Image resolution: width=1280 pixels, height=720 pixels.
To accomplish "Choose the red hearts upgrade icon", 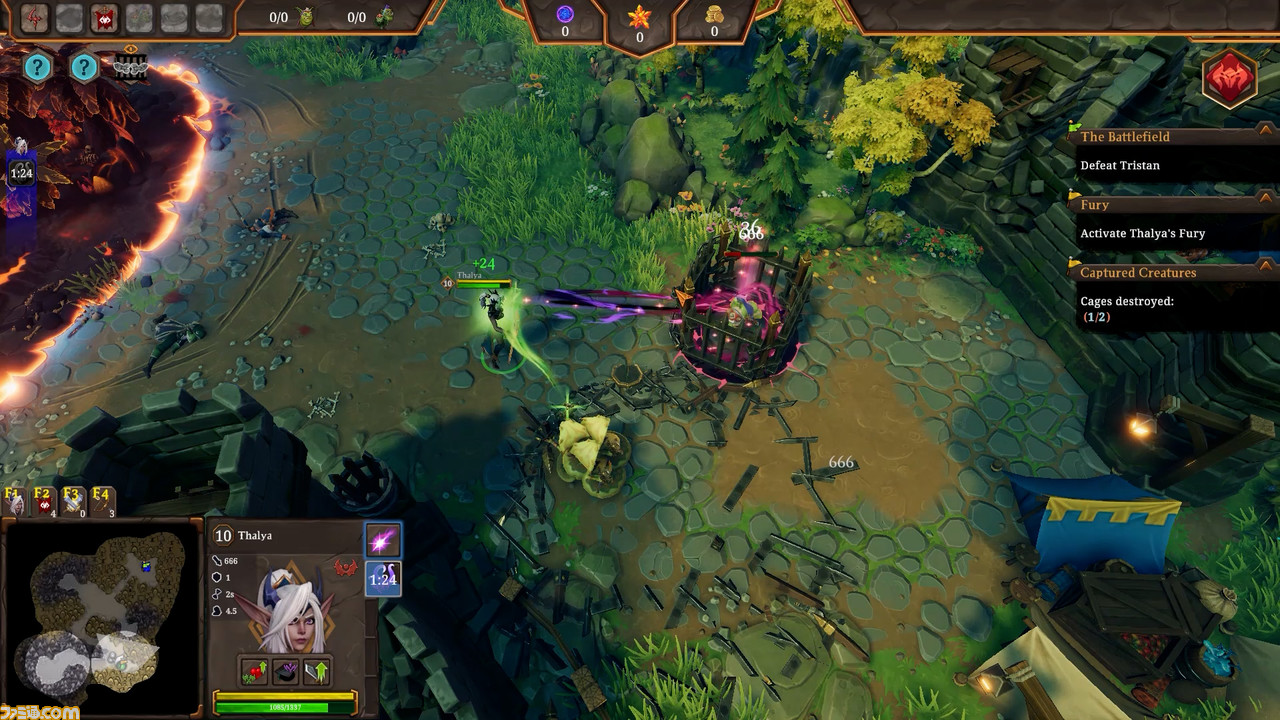I will click(x=255, y=671).
